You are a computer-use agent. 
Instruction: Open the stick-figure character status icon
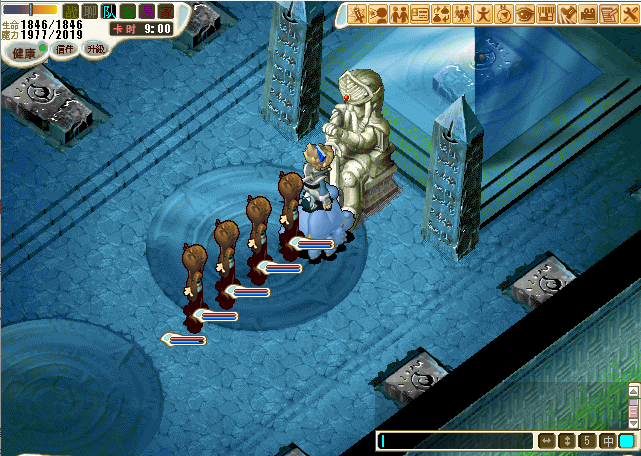pos(483,14)
